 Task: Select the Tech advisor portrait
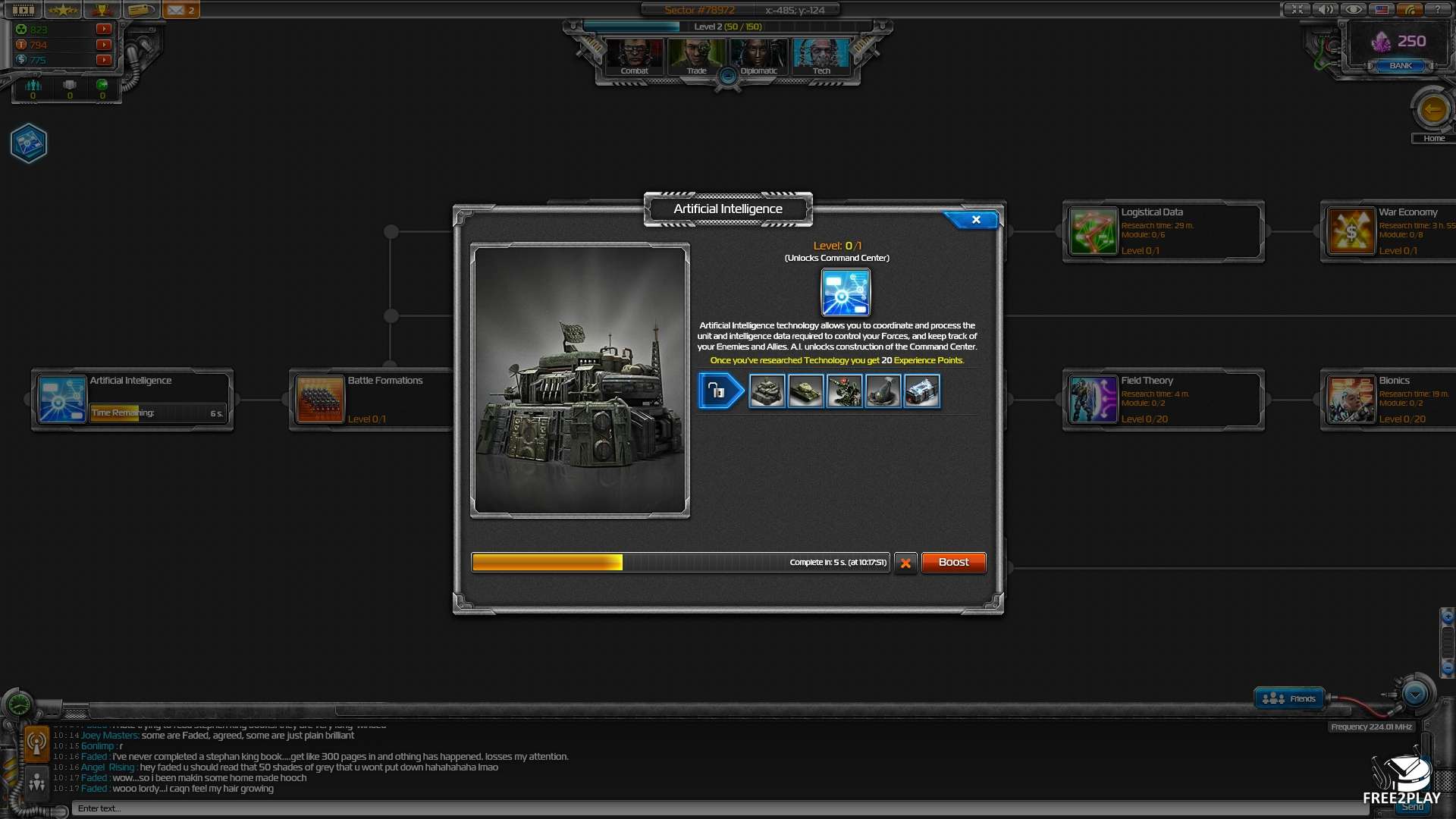click(821, 55)
